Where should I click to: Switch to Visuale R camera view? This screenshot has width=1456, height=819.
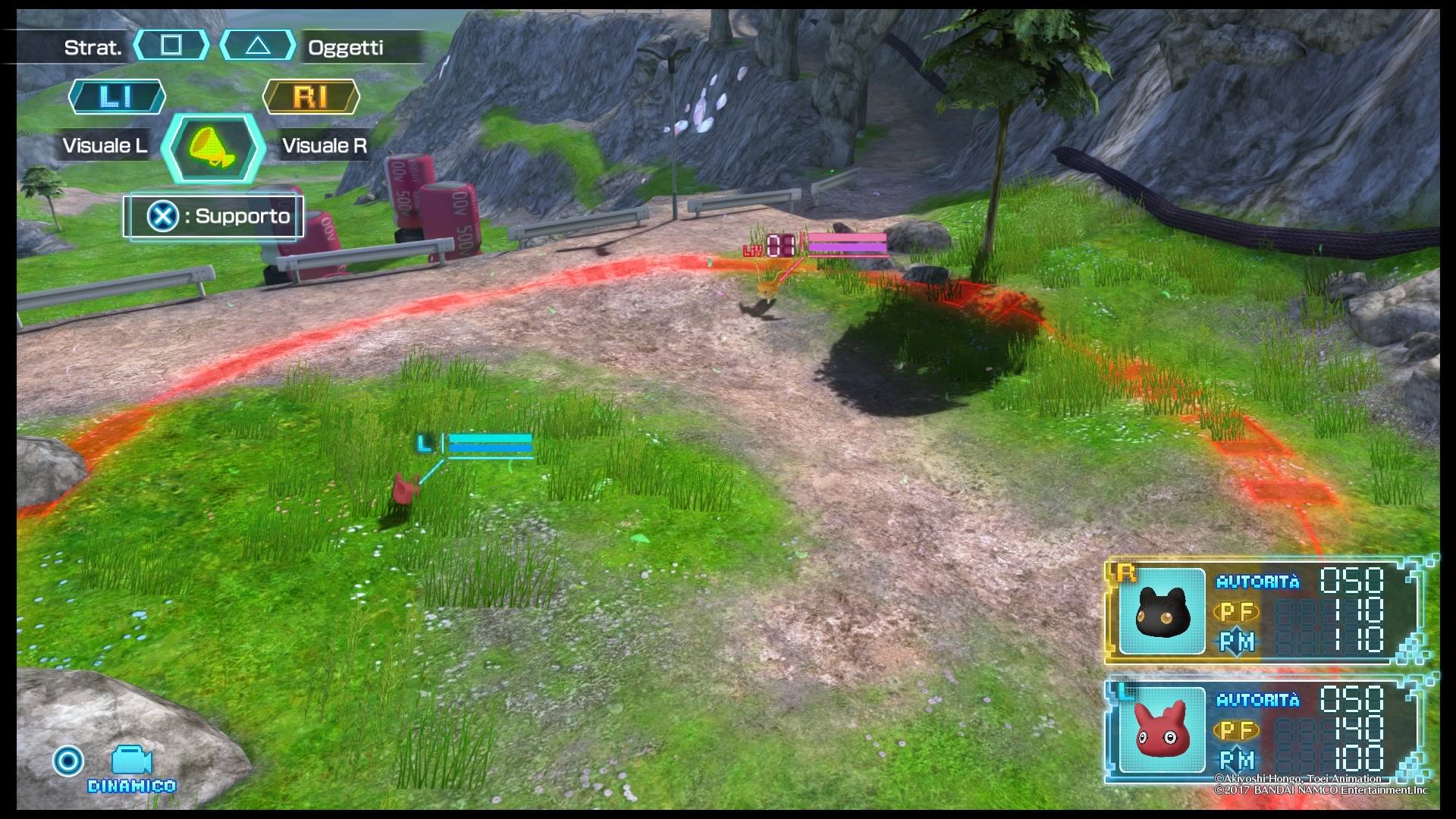coord(311,98)
